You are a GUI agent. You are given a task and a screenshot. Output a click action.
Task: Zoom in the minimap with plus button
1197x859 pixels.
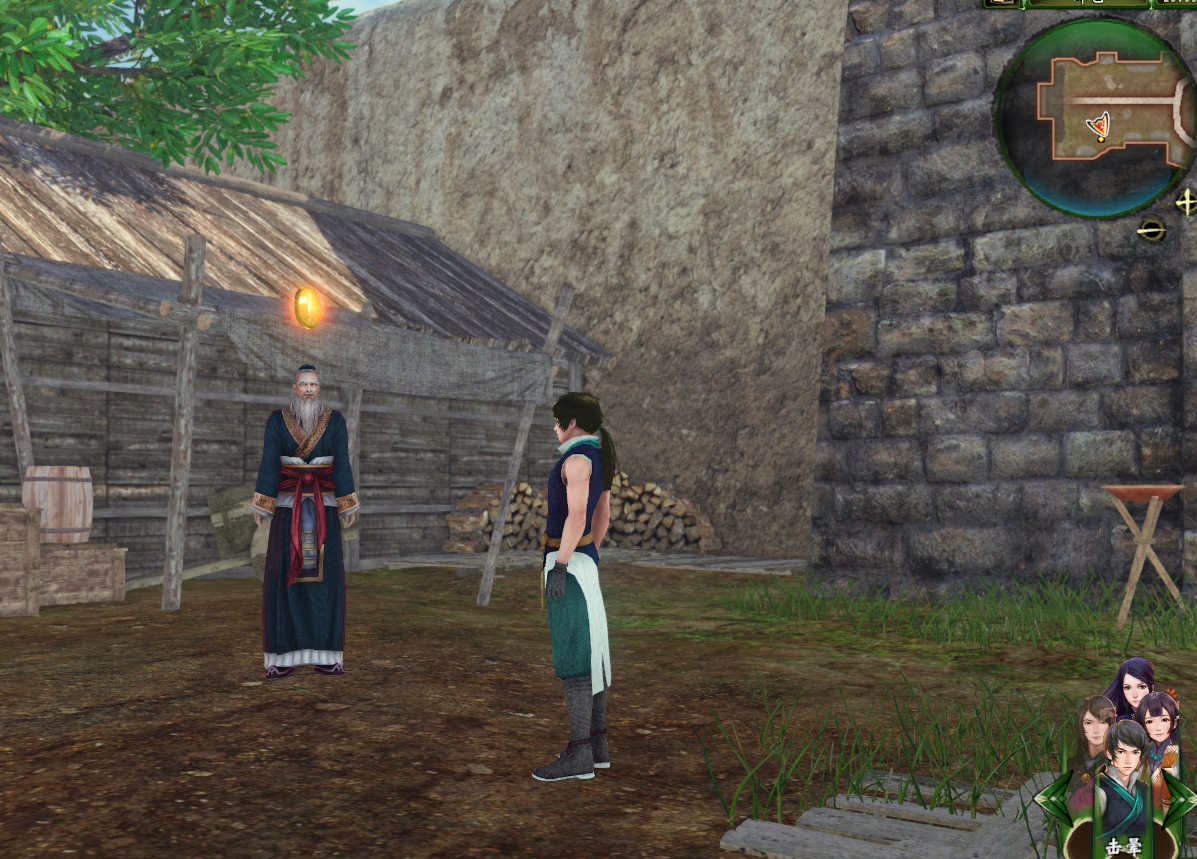1186,202
